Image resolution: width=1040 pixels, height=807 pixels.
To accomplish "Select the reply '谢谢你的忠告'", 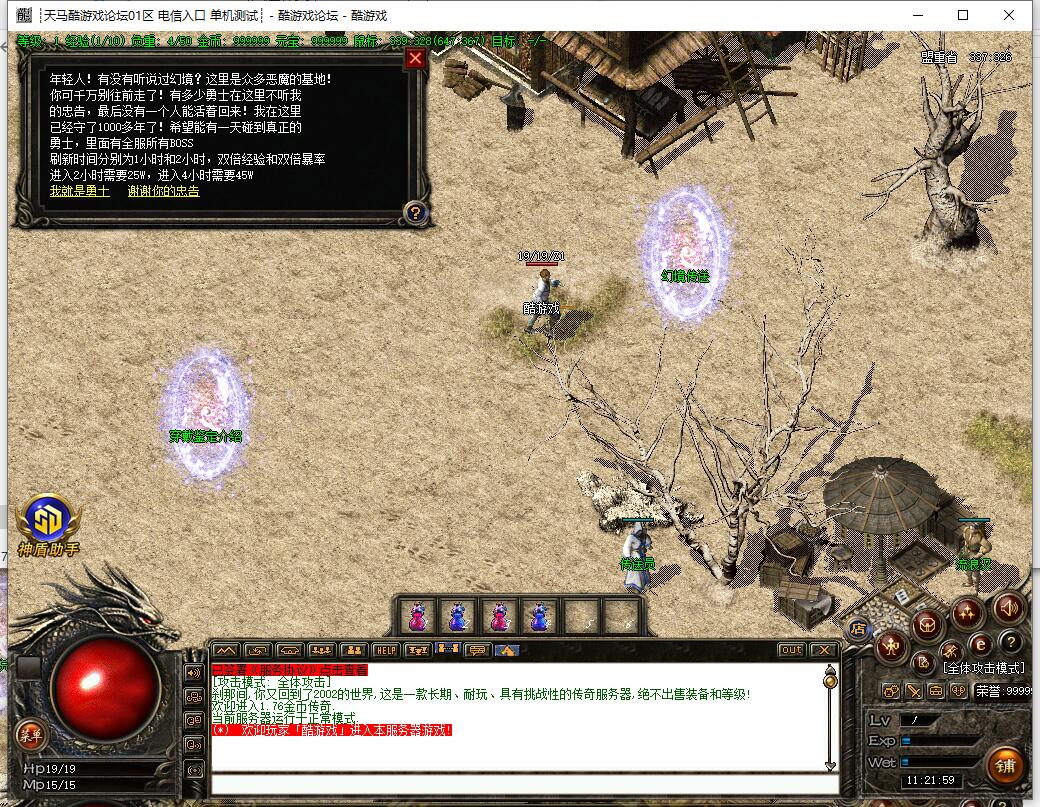I will [x=163, y=191].
